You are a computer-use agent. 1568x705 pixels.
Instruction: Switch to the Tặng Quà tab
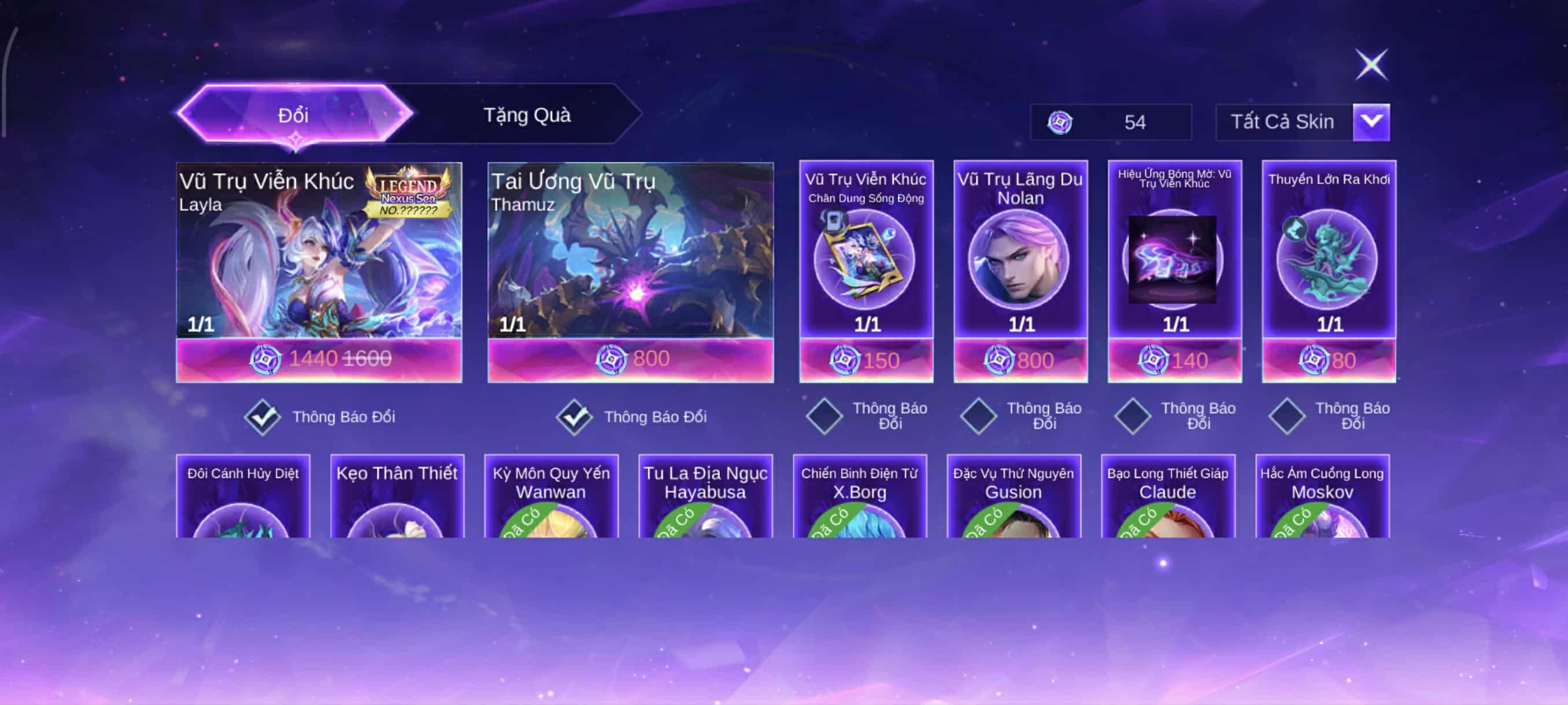[527, 115]
